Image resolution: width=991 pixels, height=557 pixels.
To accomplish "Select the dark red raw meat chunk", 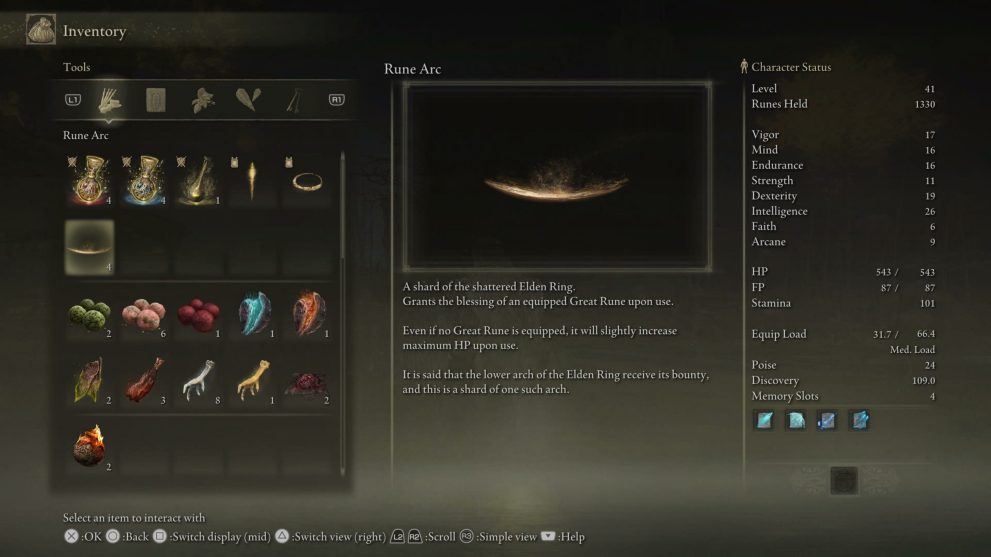I will 308,380.
